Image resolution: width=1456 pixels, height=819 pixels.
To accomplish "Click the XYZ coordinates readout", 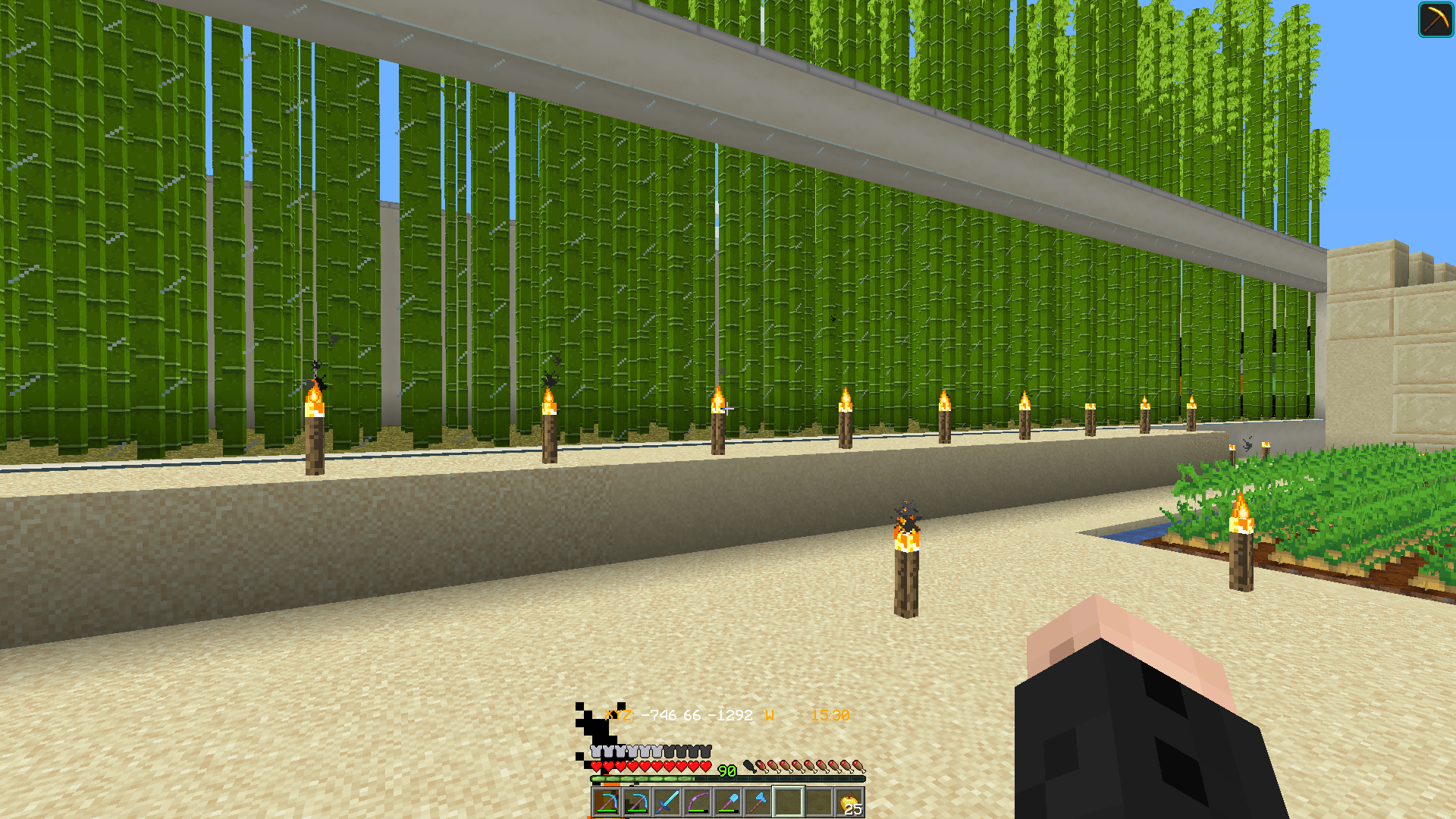I will [679, 714].
